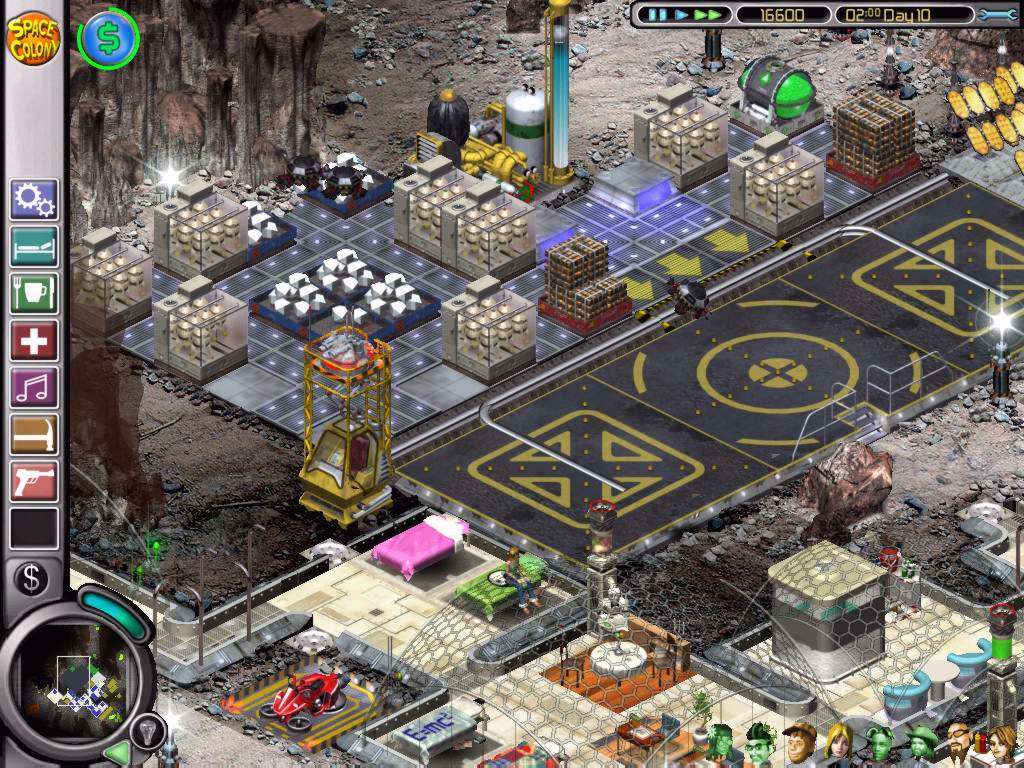Select the gears industry build category
The height and width of the screenshot is (768, 1024).
[34, 199]
